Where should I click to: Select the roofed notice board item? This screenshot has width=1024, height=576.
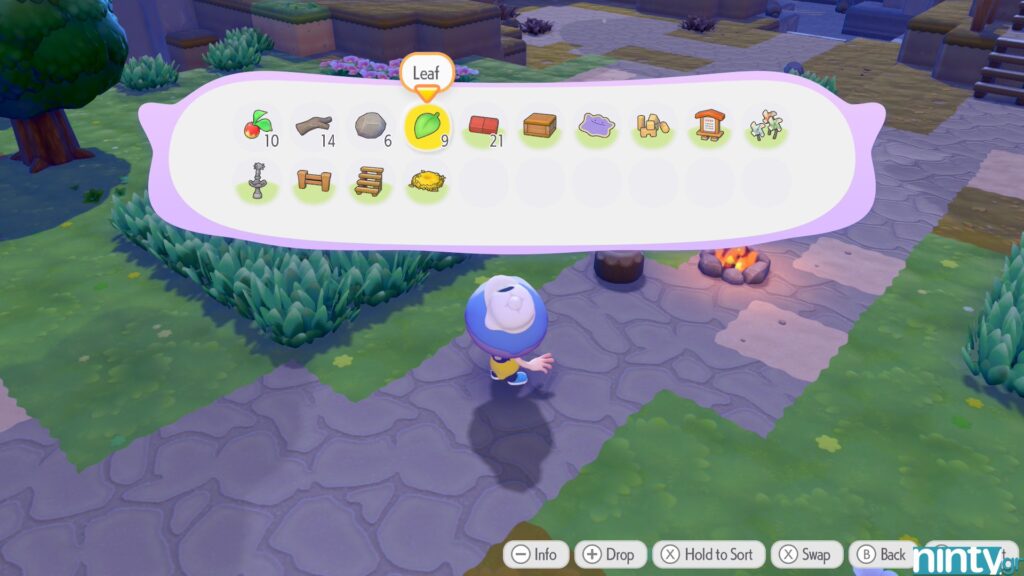(710, 126)
